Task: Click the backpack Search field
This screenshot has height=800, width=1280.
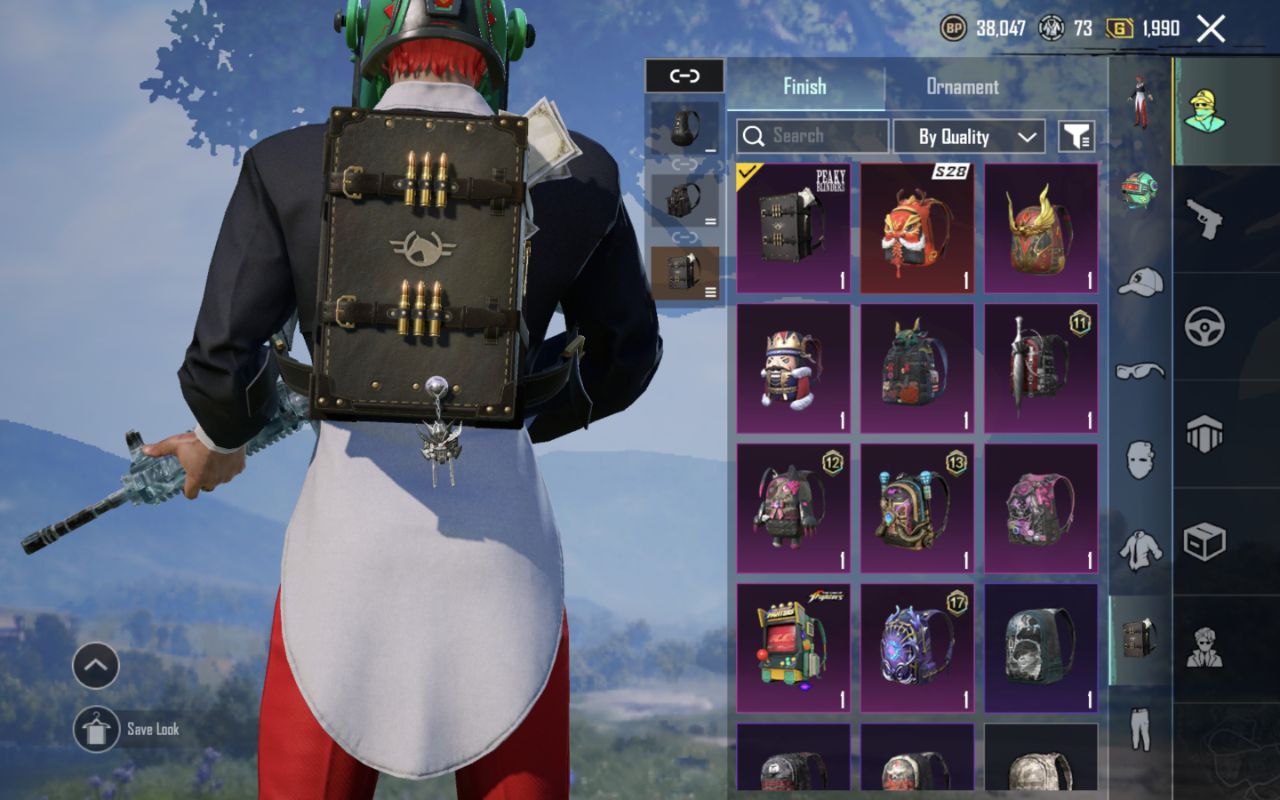Action: point(812,136)
